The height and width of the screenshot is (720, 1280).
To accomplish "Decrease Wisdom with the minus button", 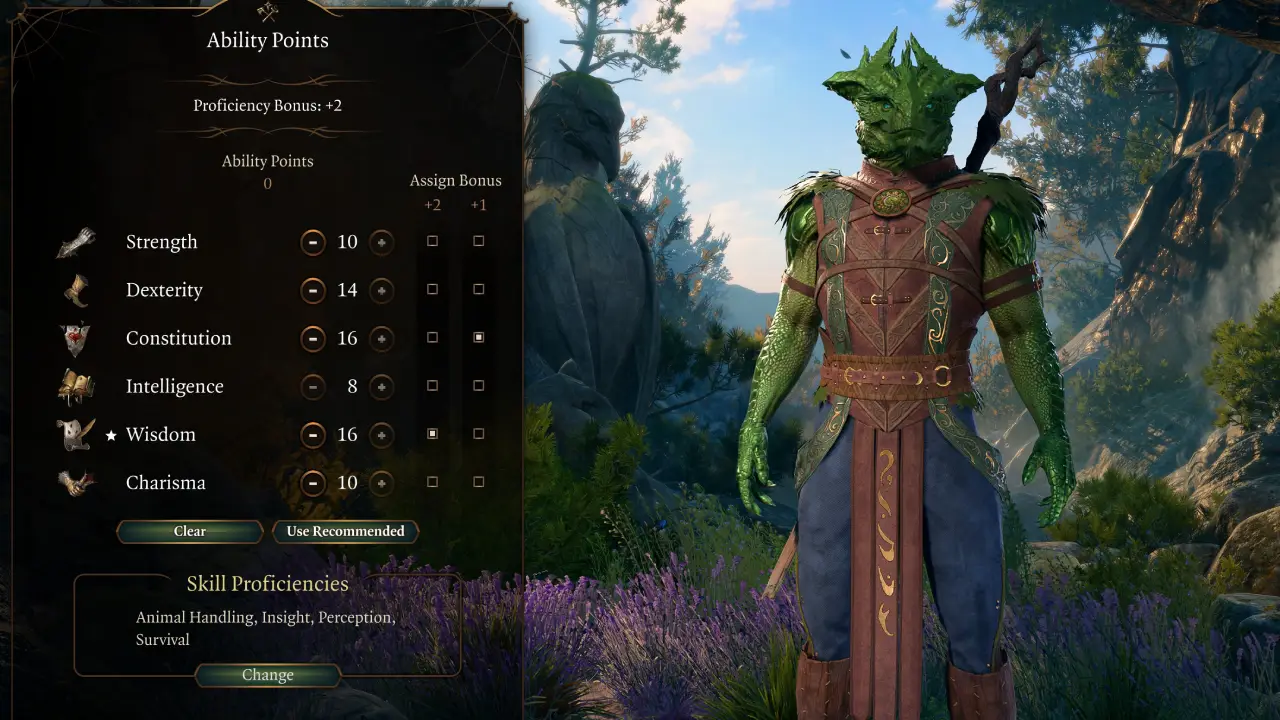I will pyautogui.click(x=313, y=435).
